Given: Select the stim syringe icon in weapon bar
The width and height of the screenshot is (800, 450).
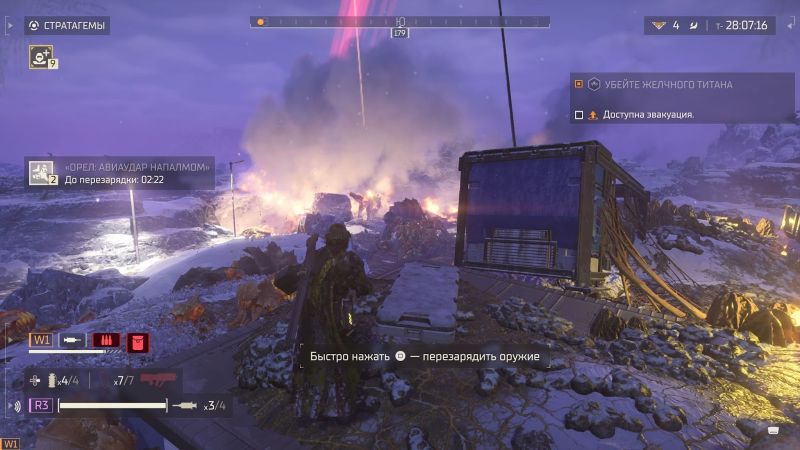Looking at the screenshot, I should tap(73, 340).
